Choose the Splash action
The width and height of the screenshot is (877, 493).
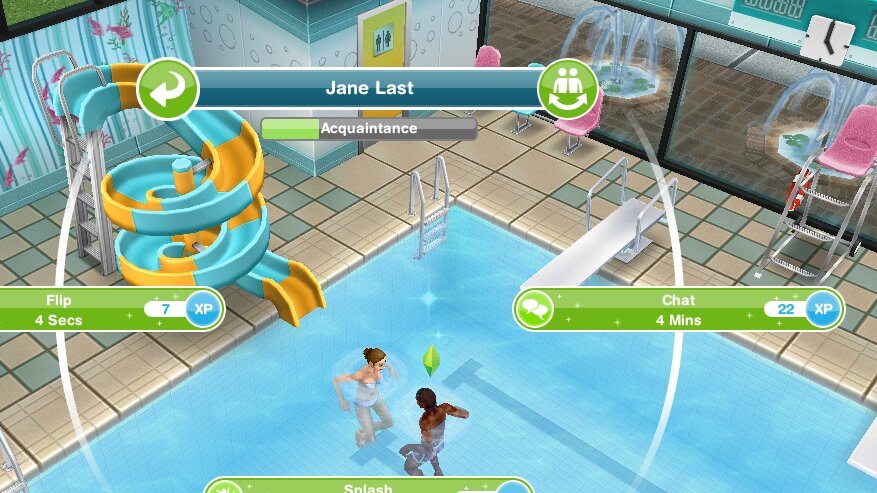point(370,487)
